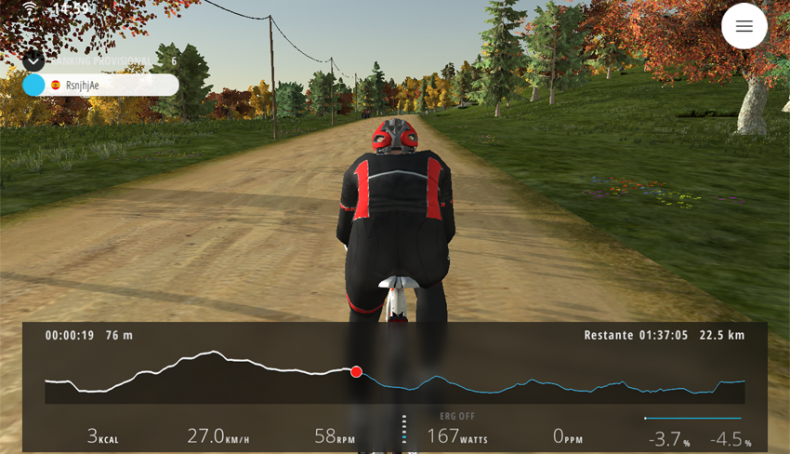Toggle the ERG OFF mode control
Screen dimensions: 790x454
[x=457, y=416]
